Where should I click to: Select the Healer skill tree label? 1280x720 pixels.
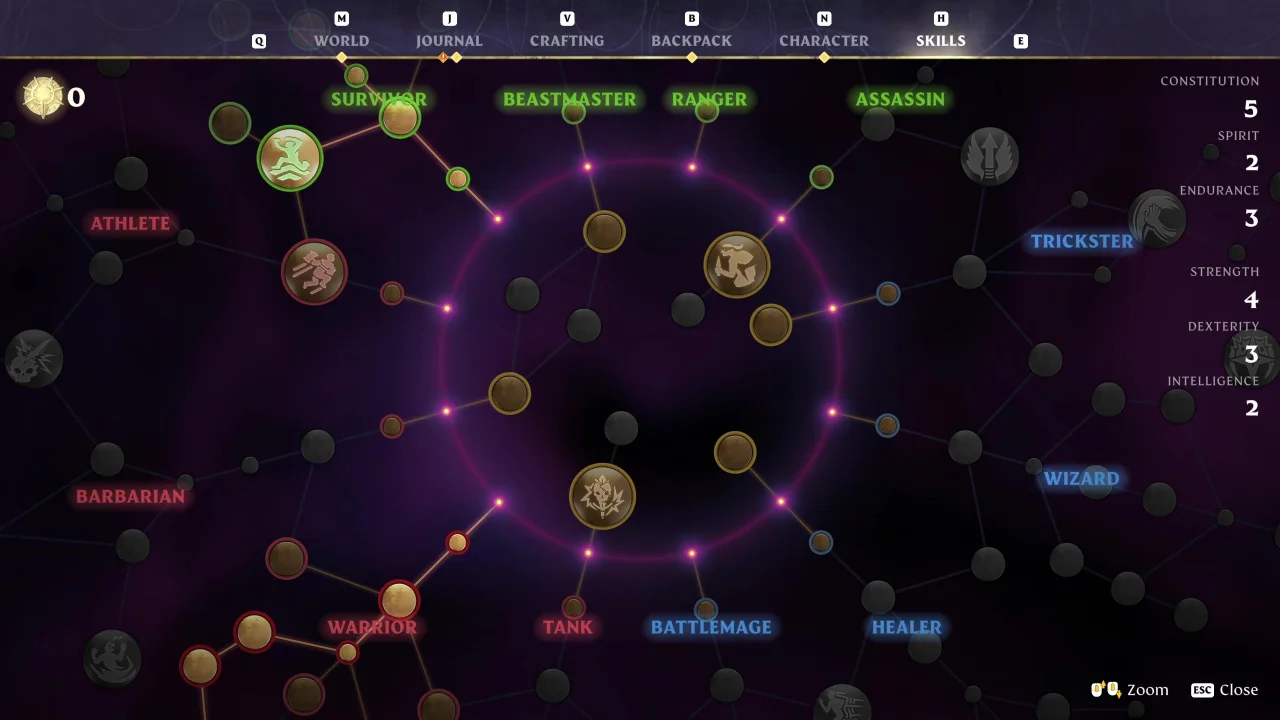(906, 628)
